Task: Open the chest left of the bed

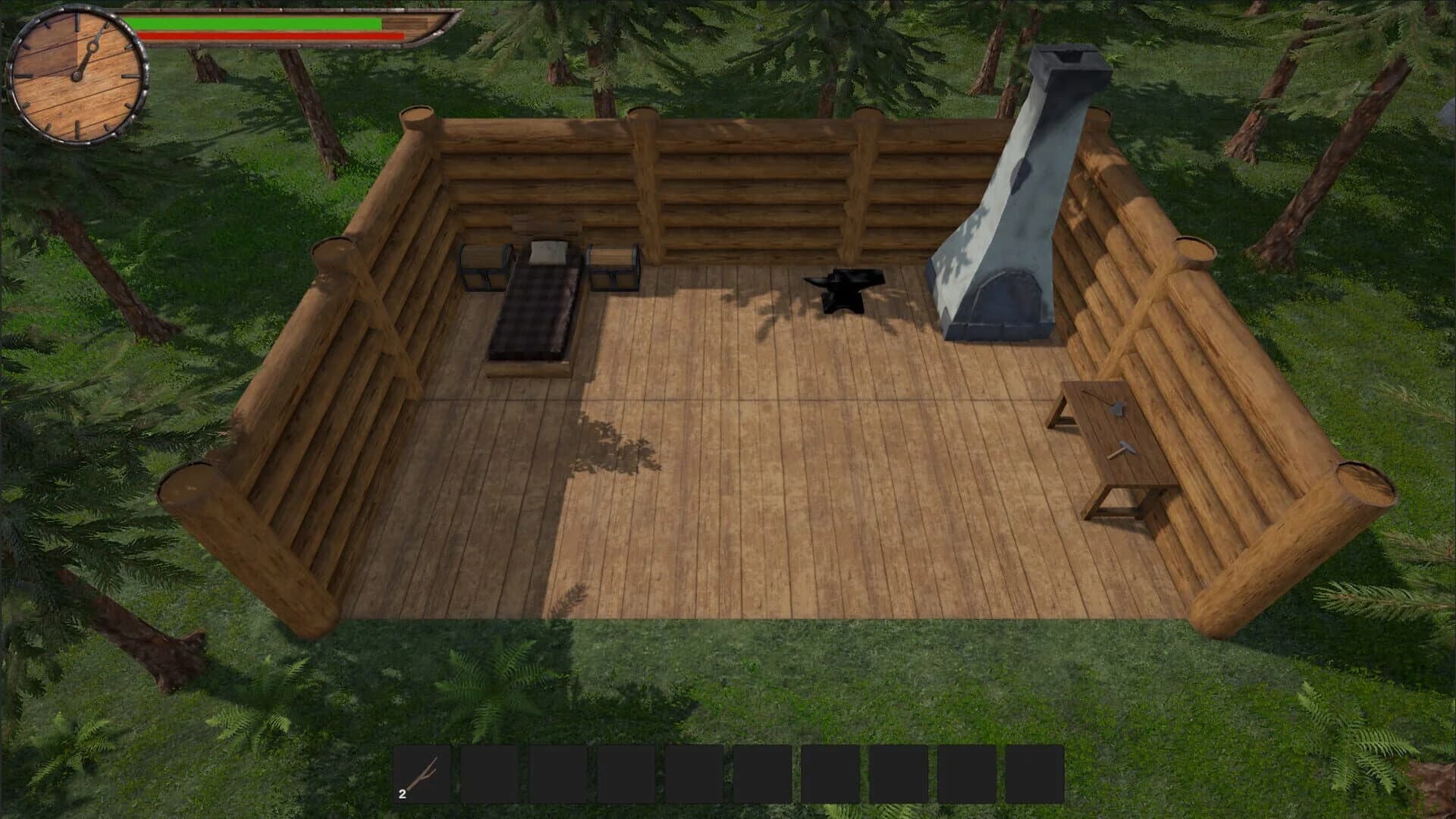Action: [483, 265]
